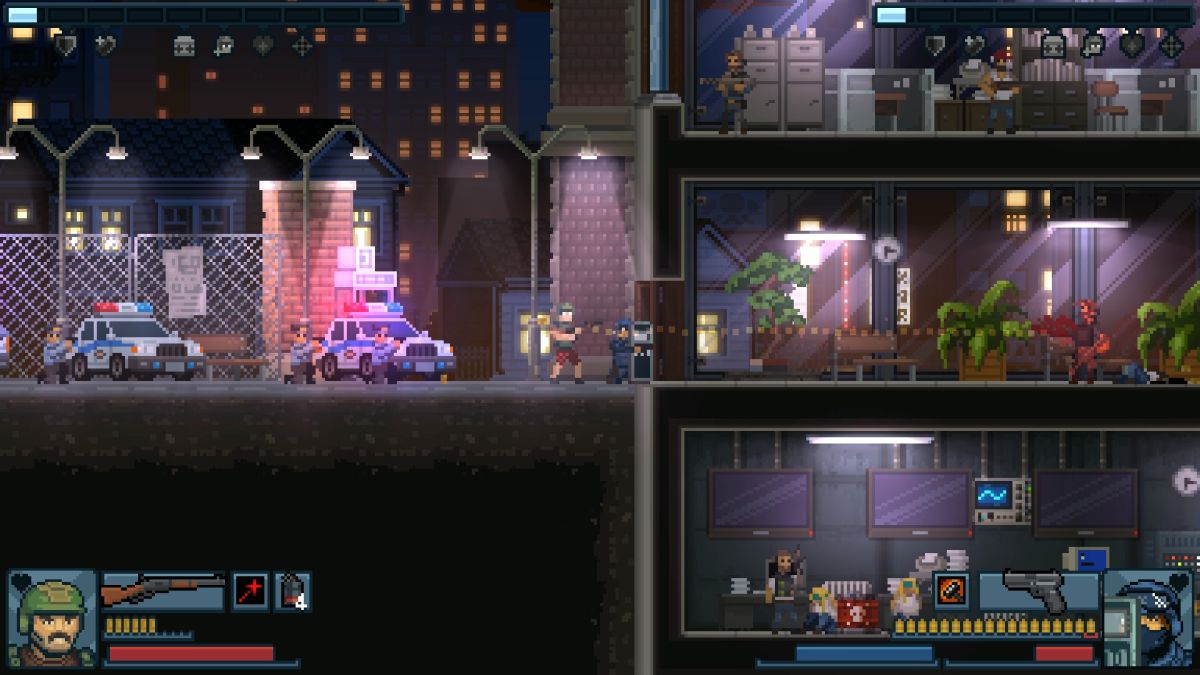Activate the orange gear item icon
Screen dimensions: 1200x675
(951, 590)
